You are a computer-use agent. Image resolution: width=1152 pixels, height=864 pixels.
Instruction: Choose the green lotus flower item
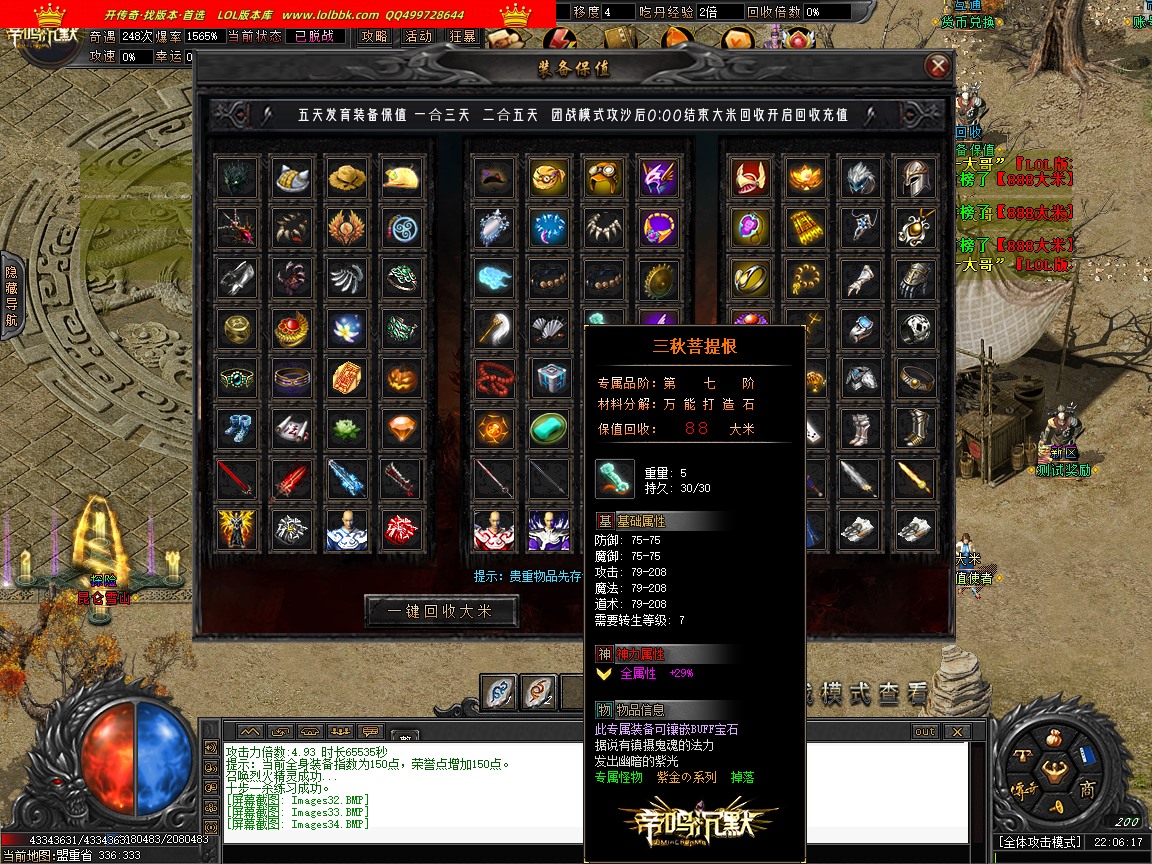(x=347, y=428)
